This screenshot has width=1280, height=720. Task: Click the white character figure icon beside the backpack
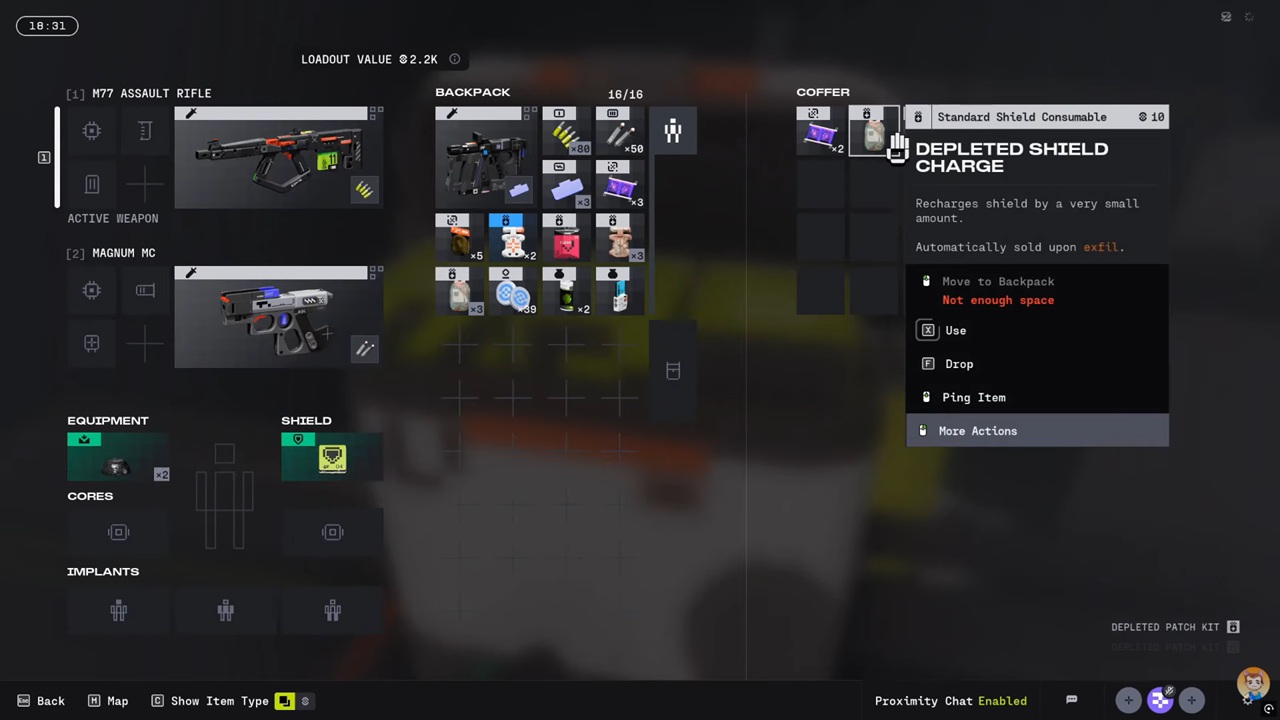pyautogui.click(x=673, y=131)
